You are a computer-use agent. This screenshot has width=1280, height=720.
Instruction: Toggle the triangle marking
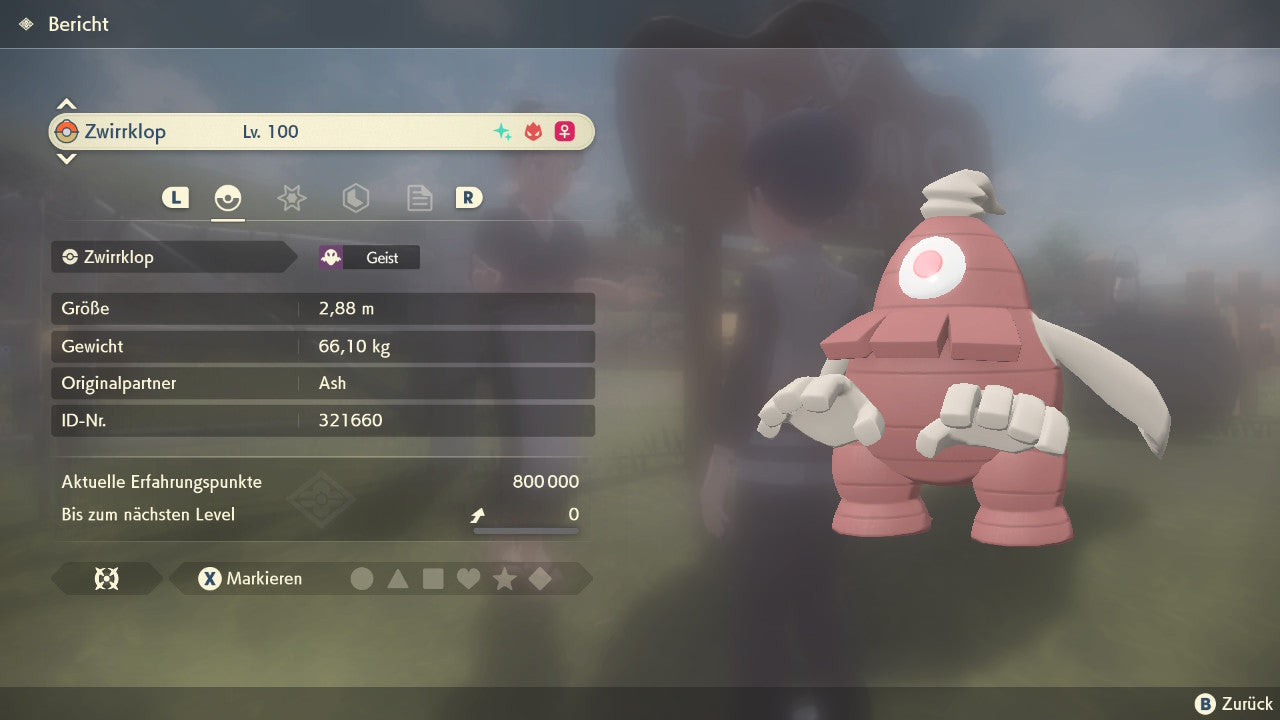click(x=398, y=578)
